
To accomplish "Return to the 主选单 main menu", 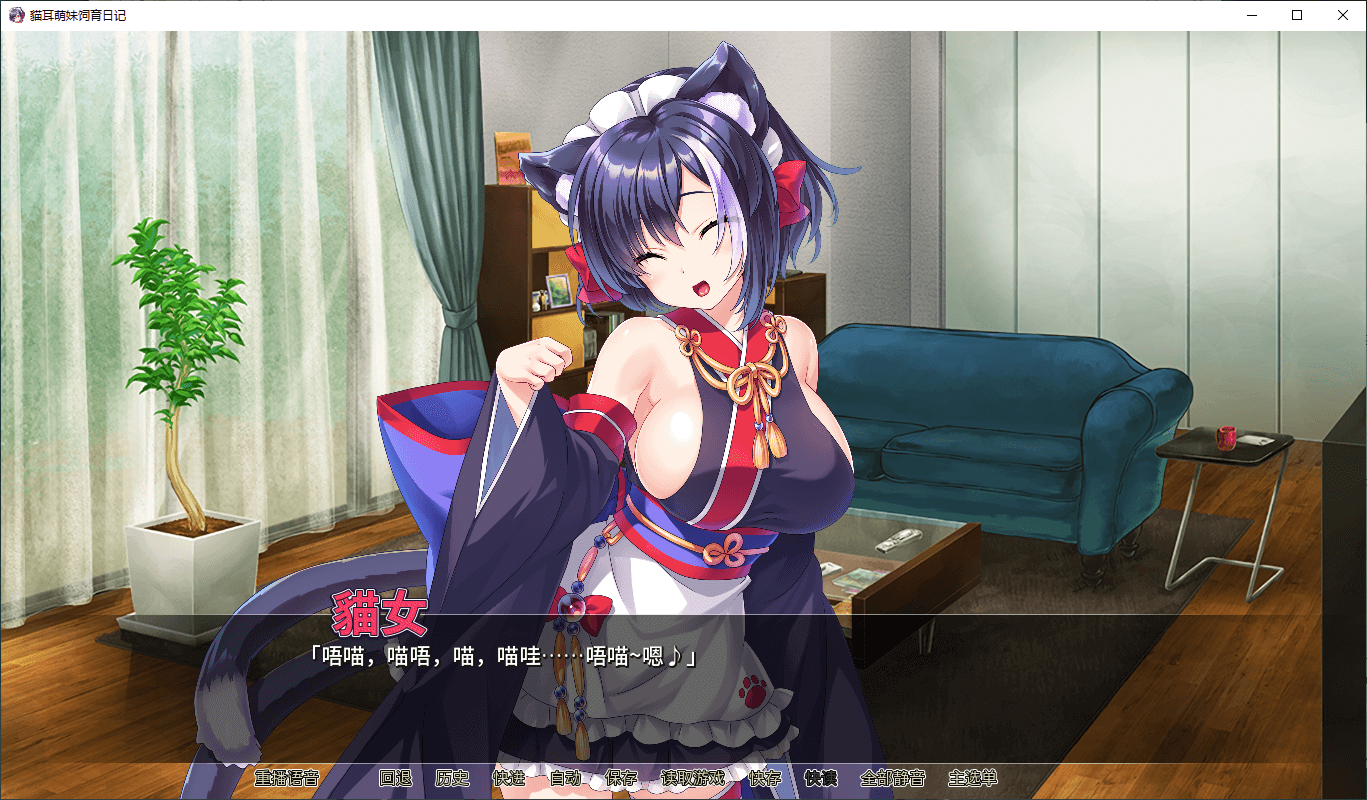I will pyautogui.click(x=973, y=778).
